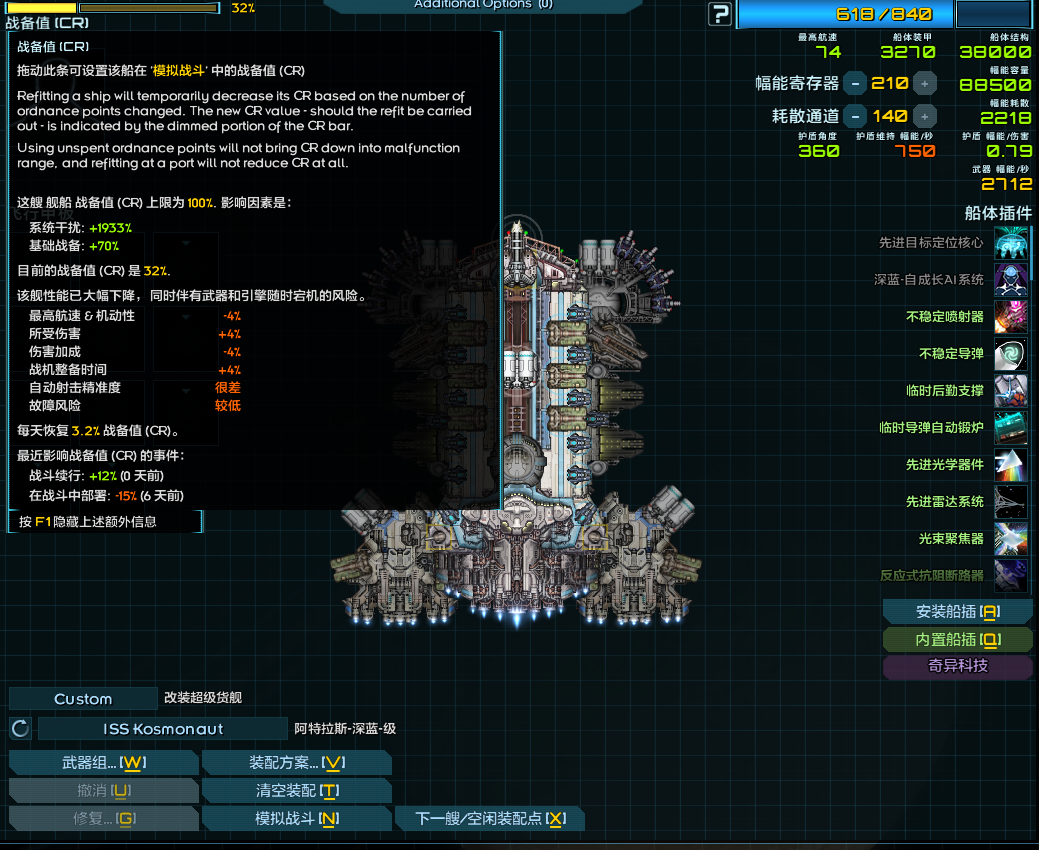Click the 安装船插 install hullmod button

[957, 612]
